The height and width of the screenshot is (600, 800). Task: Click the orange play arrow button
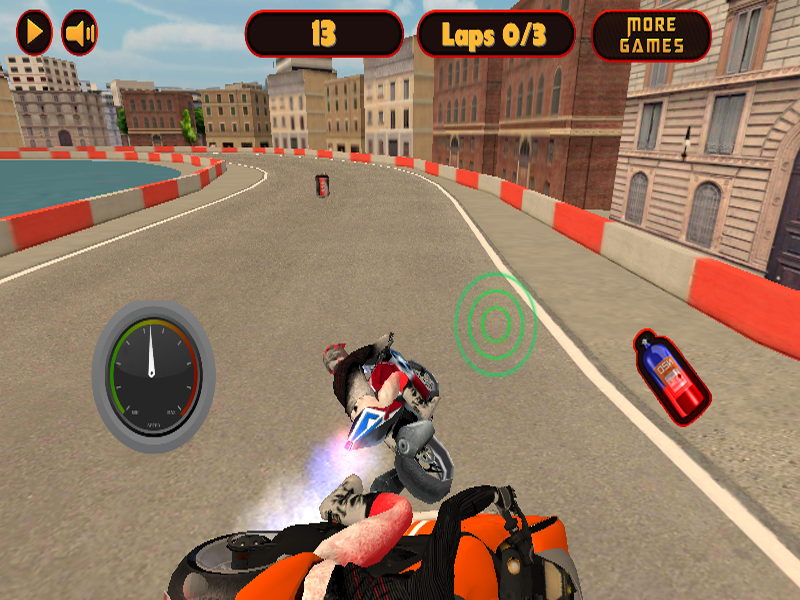click(x=35, y=33)
